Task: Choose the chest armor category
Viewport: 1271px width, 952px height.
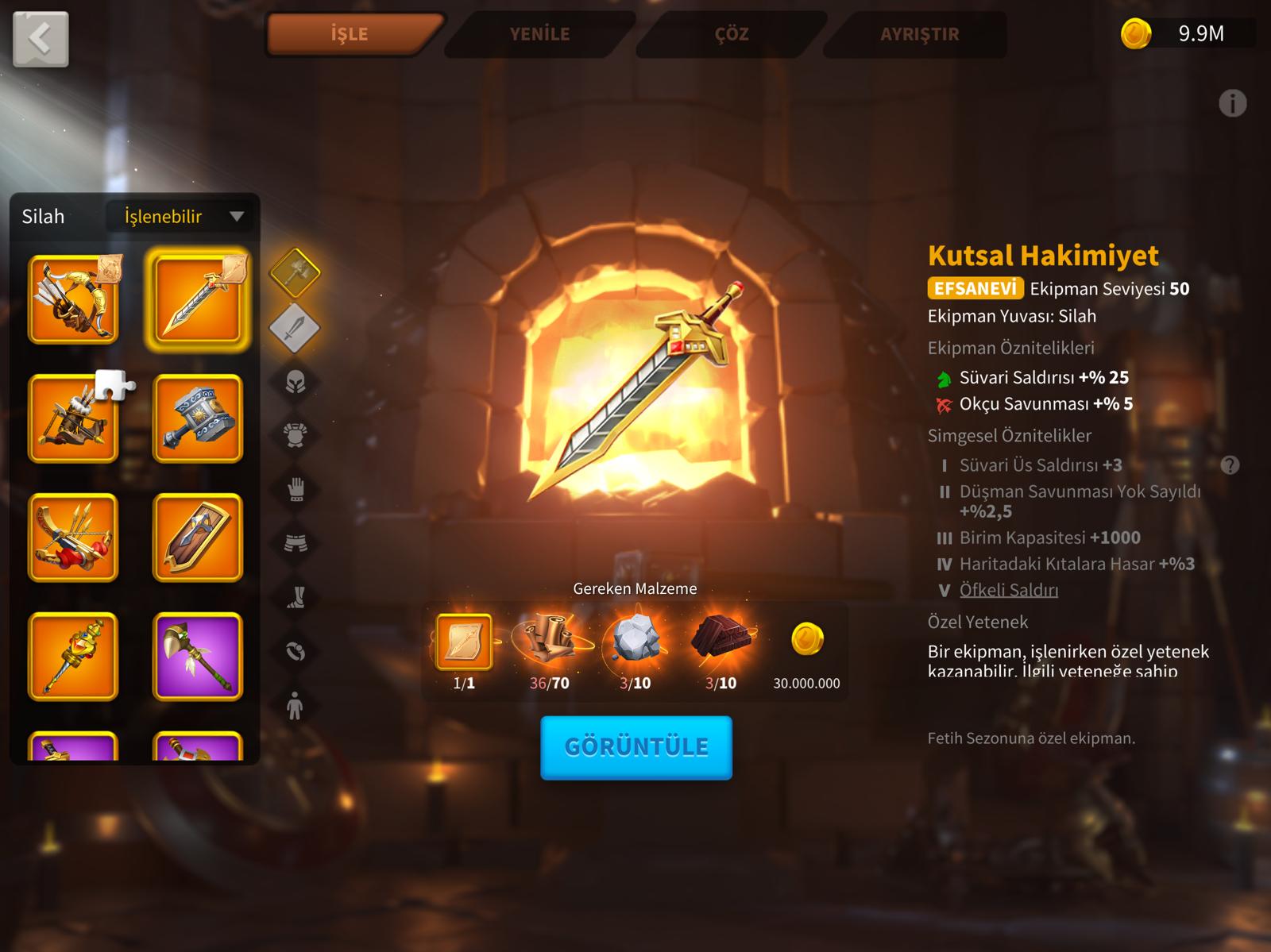Action: (x=296, y=435)
